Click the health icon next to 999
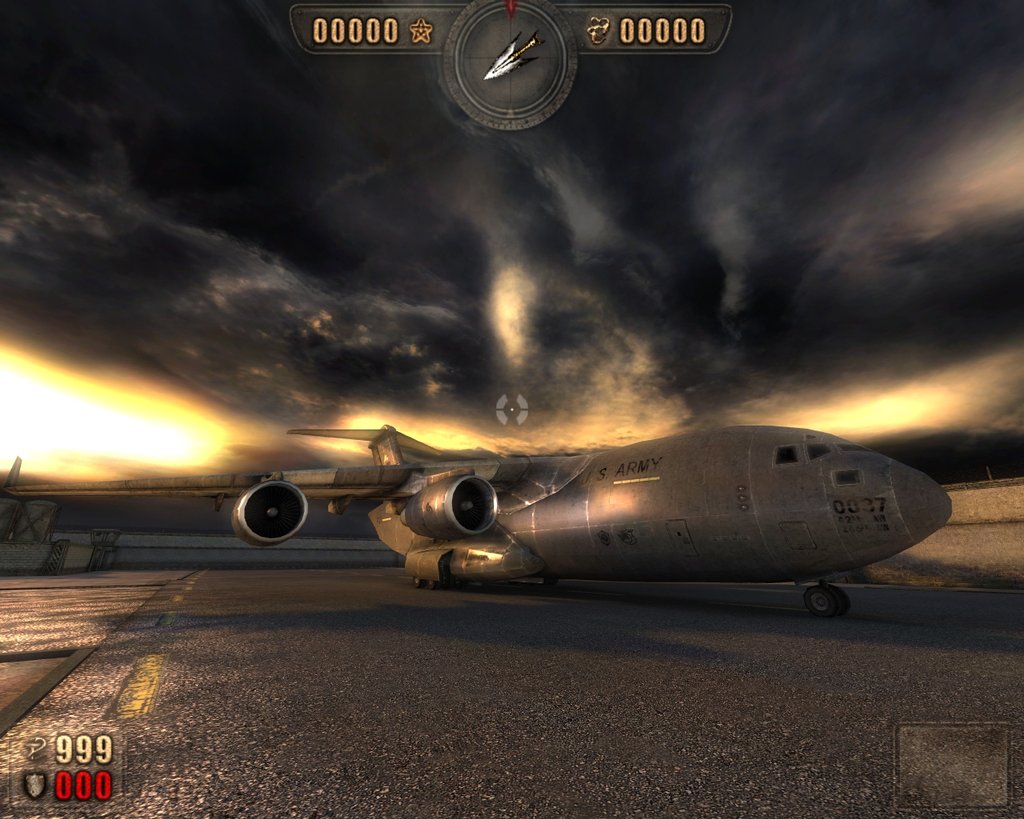 click(x=36, y=748)
